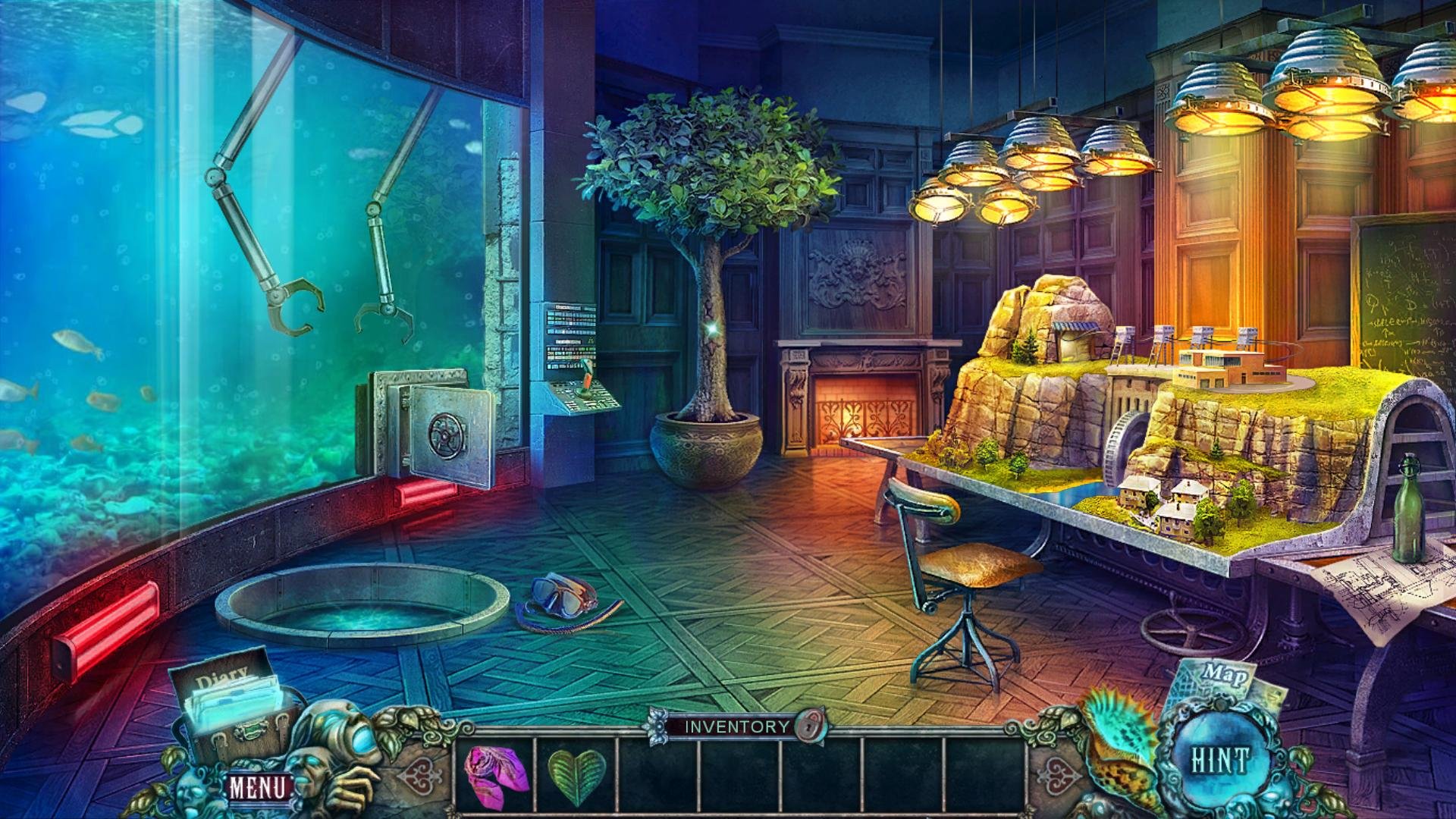Screen dimensions: 1456x819
Task: Toggle the inventory padlock
Action: pyautogui.click(x=811, y=726)
